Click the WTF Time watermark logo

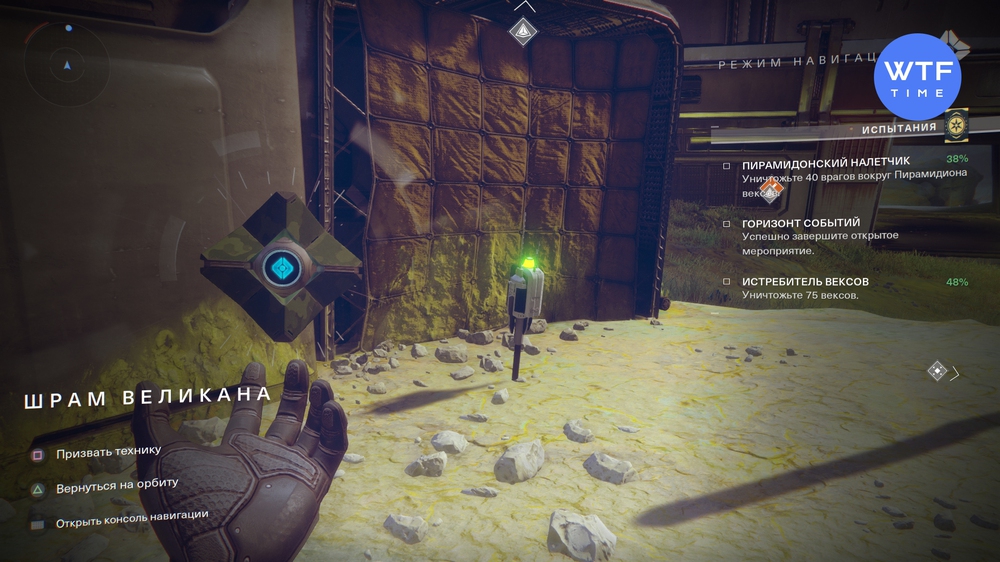tap(917, 75)
